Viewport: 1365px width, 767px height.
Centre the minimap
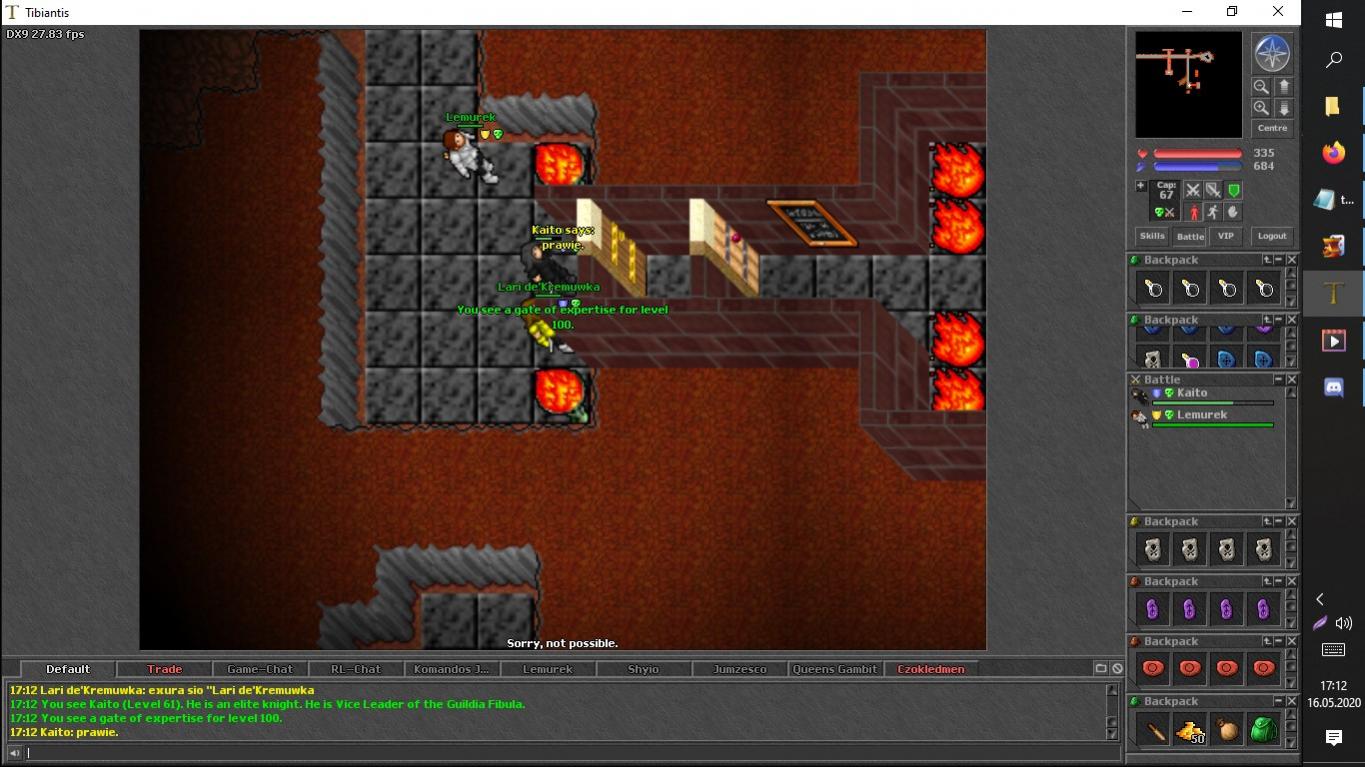coord(1272,128)
